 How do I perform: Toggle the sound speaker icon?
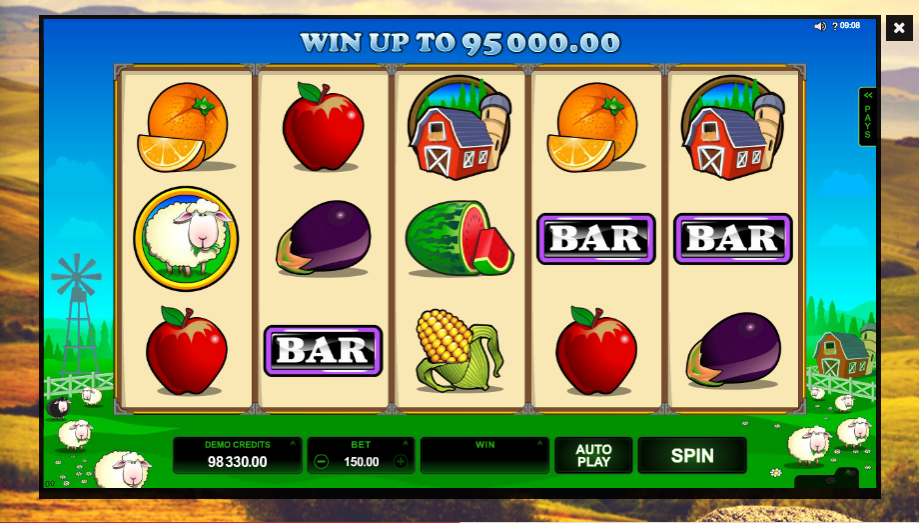click(820, 26)
